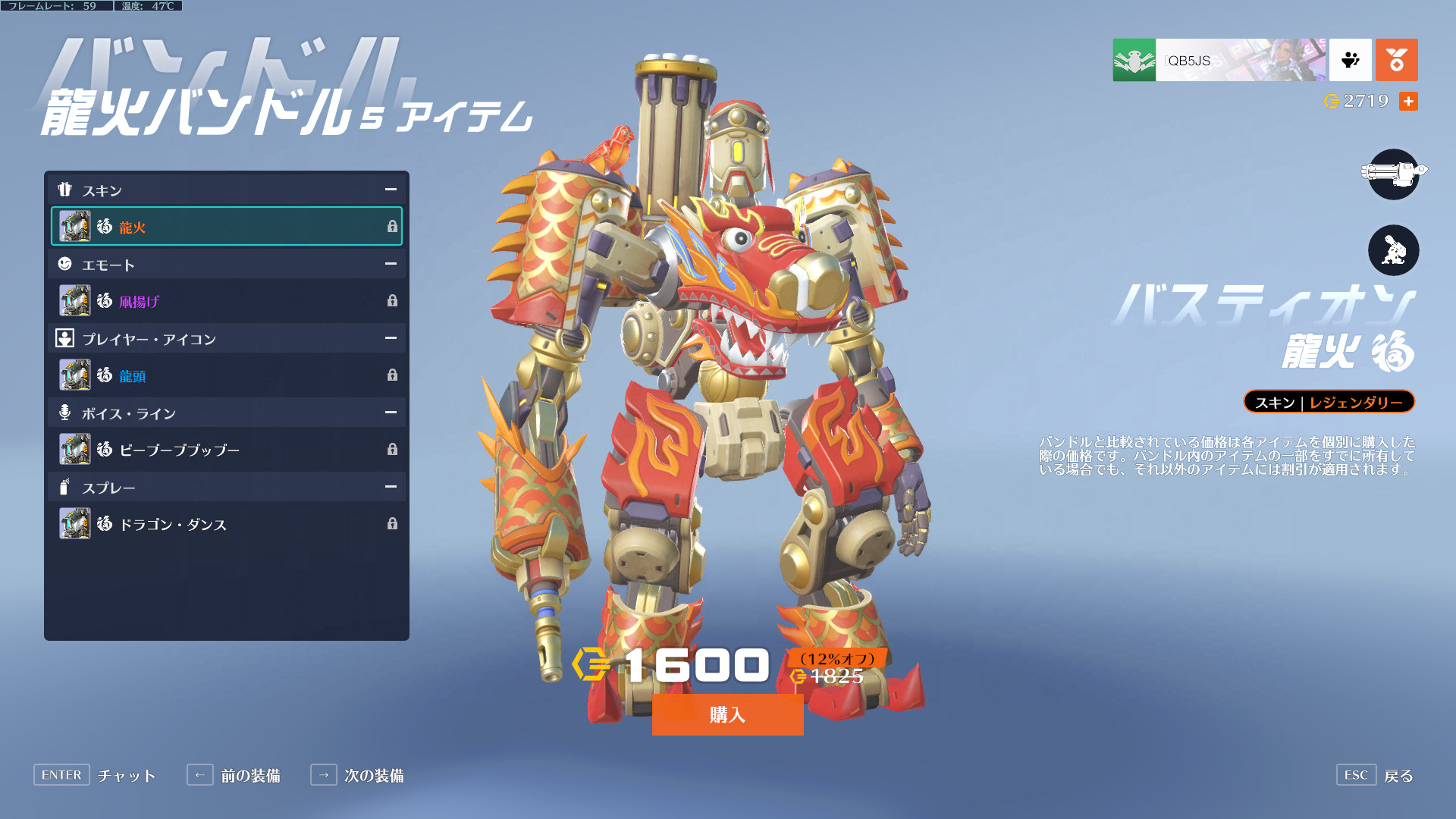Collapse the ボイス・ライン category header
This screenshot has width=1456, height=819.
pyautogui.click(x=390, y=413)
